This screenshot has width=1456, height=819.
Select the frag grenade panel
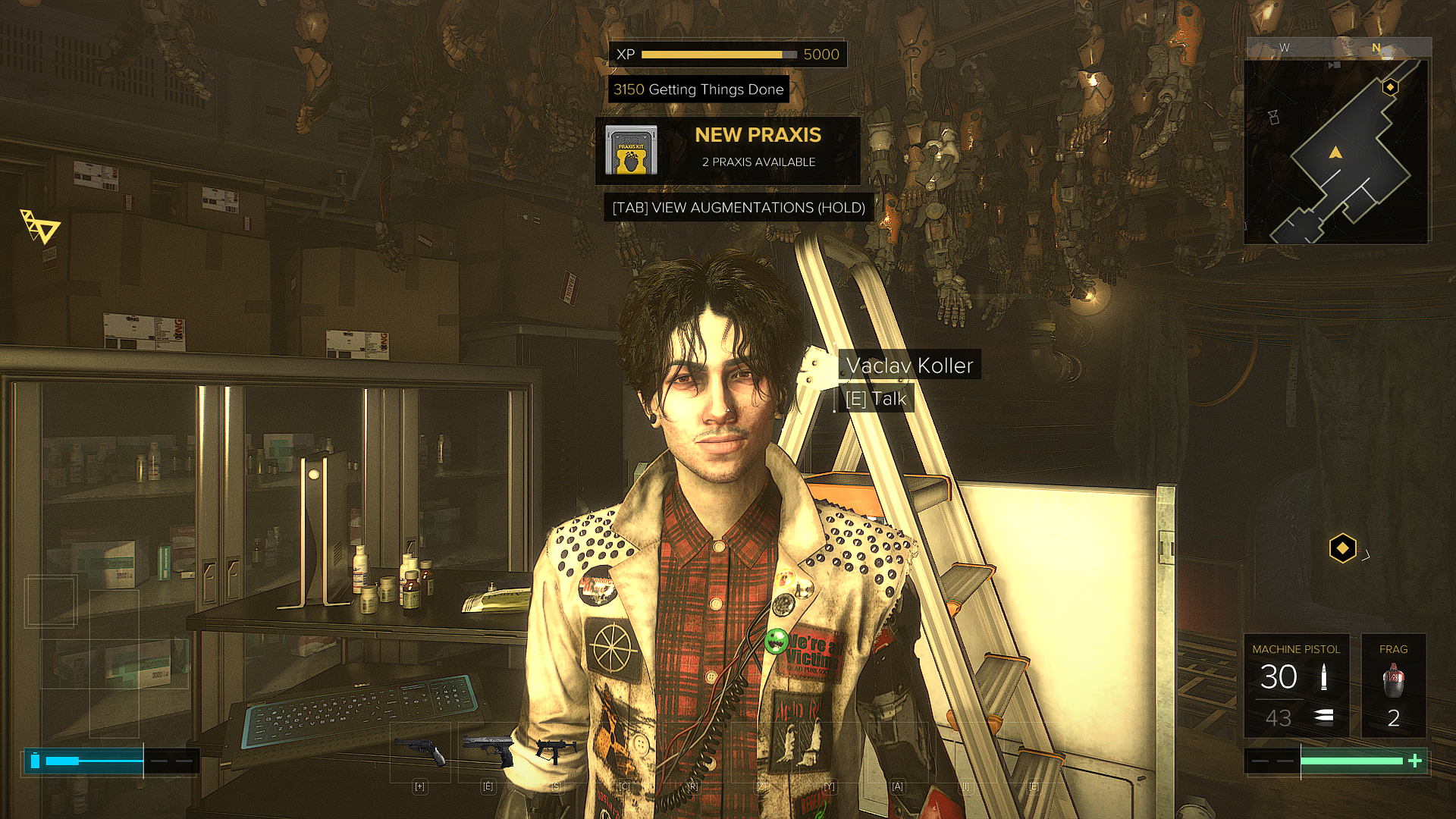pos(1393,686)
